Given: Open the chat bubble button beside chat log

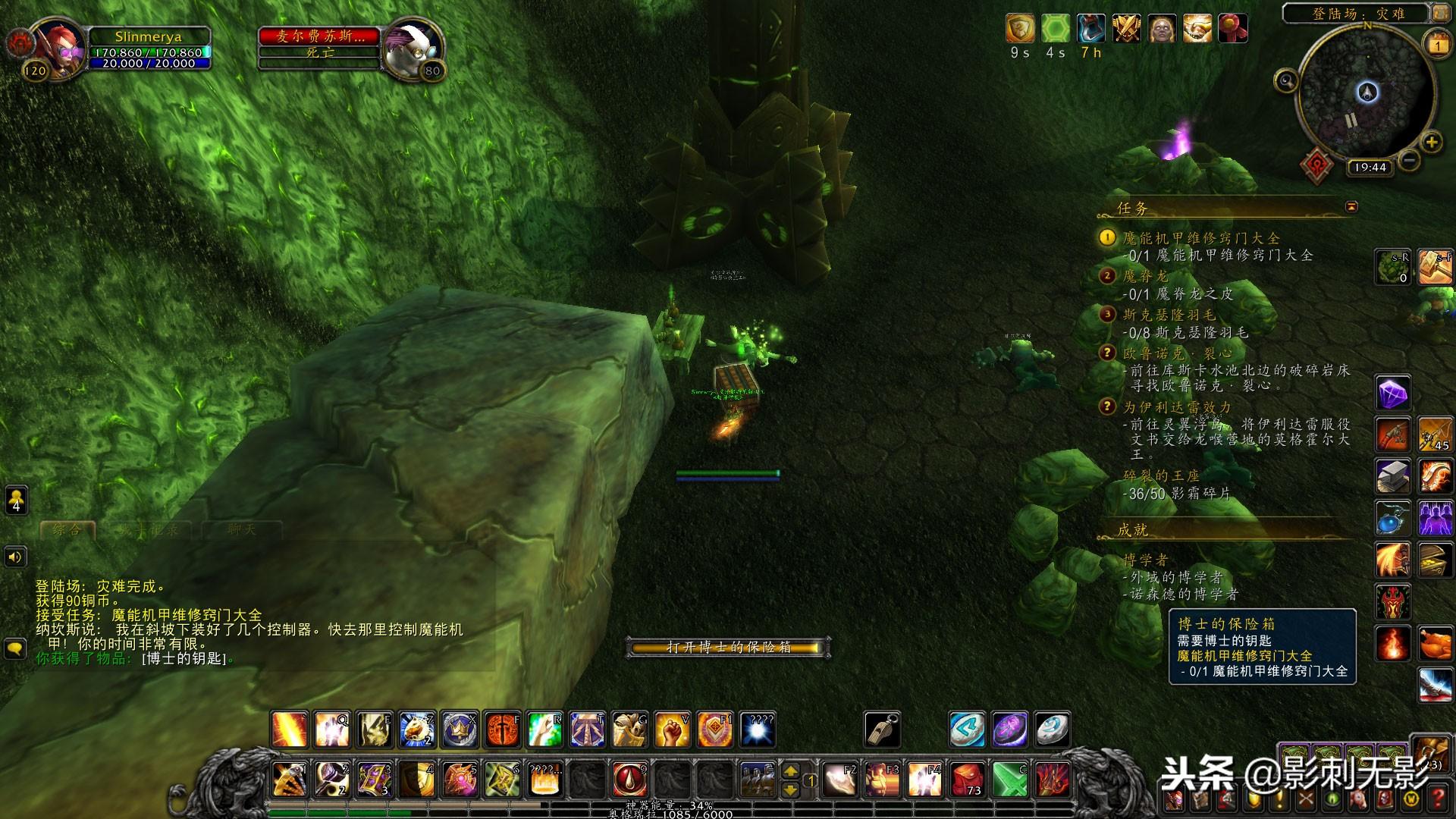Looking at the screenshot, I should 16,649.
